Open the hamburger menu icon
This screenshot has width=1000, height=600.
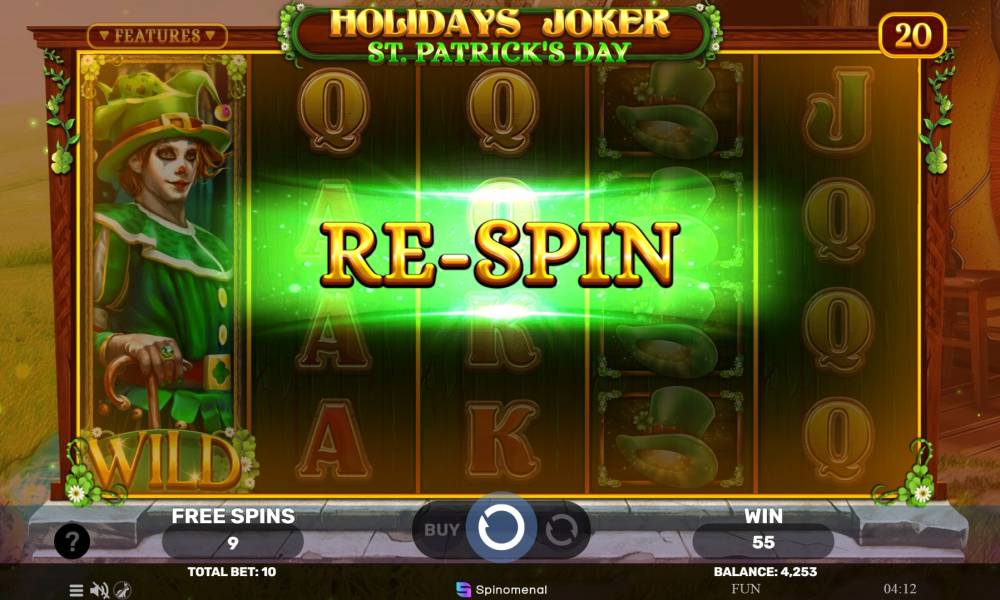tap(76, 590)
